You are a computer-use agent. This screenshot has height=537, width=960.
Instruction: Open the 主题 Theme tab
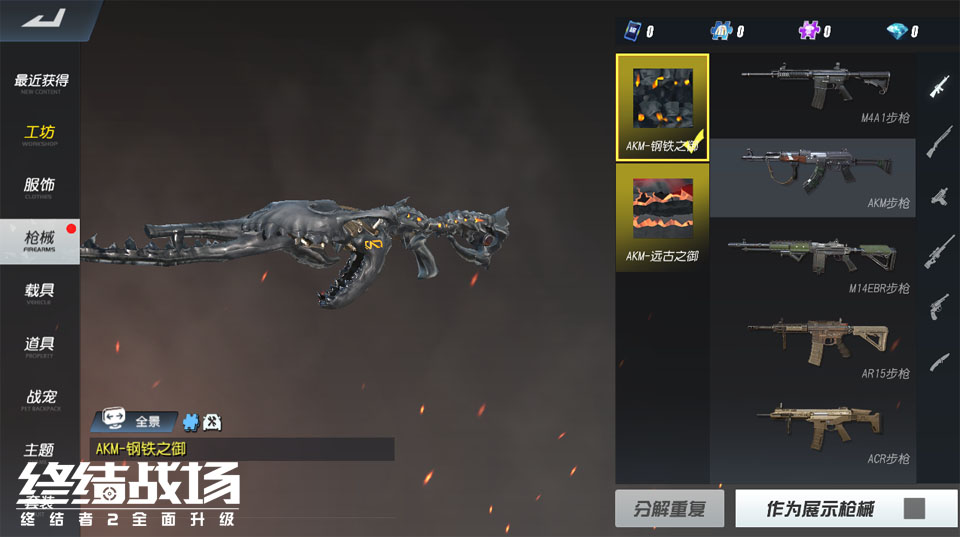pyautogui.click(x=40, y=450)
